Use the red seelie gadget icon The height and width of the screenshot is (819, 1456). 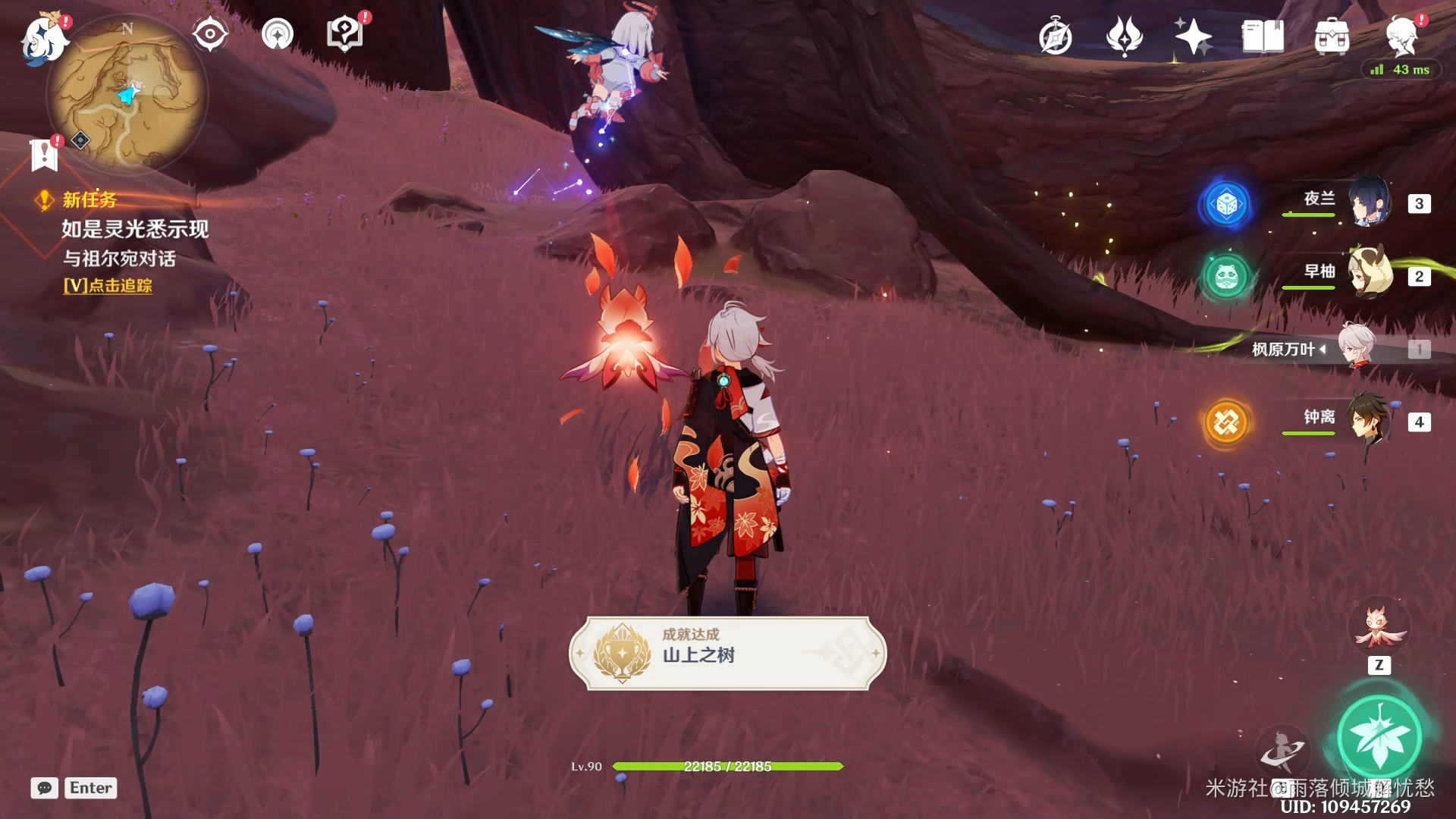(x=1379, y=626)
